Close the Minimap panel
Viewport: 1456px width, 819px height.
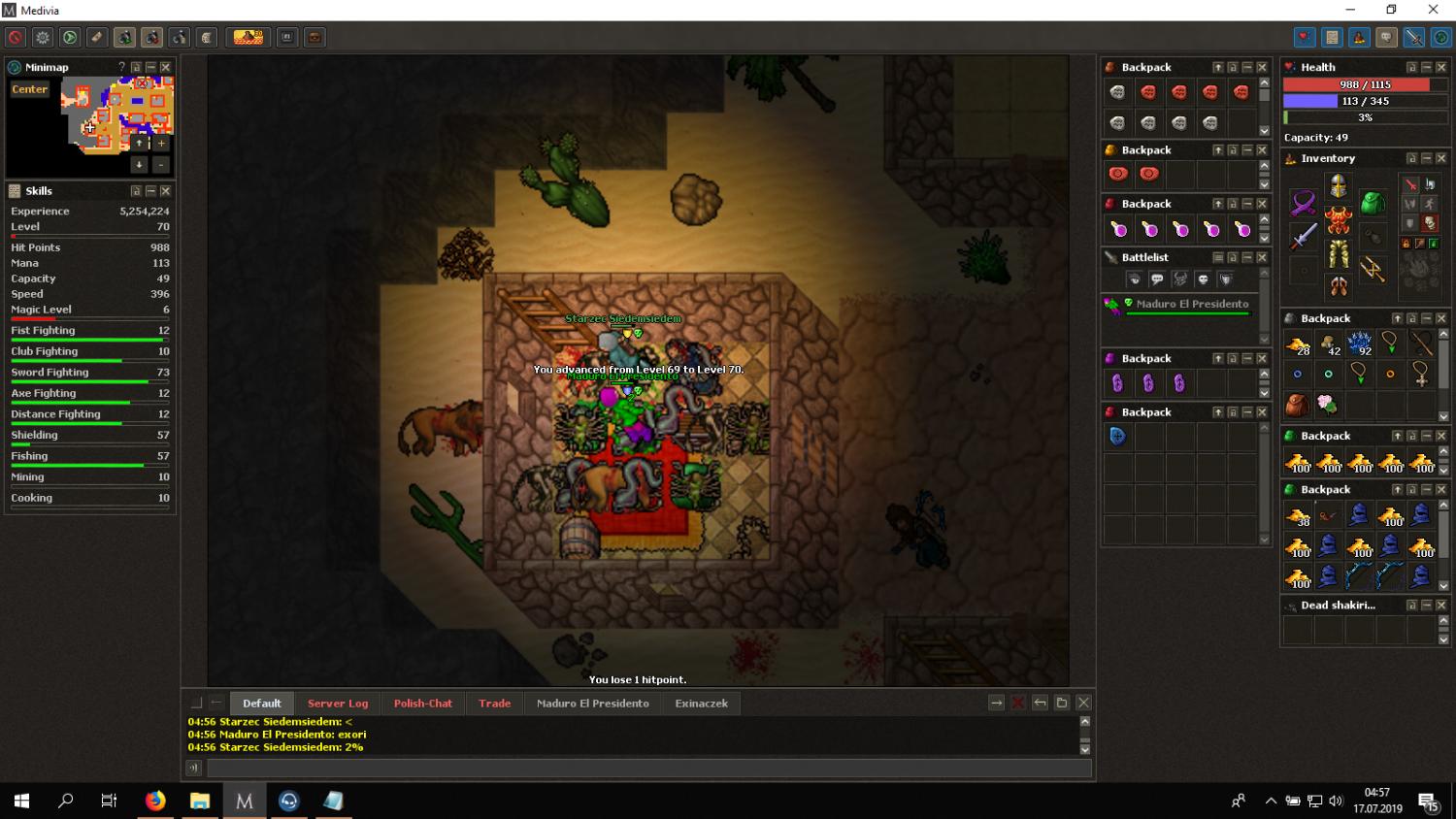166,67
